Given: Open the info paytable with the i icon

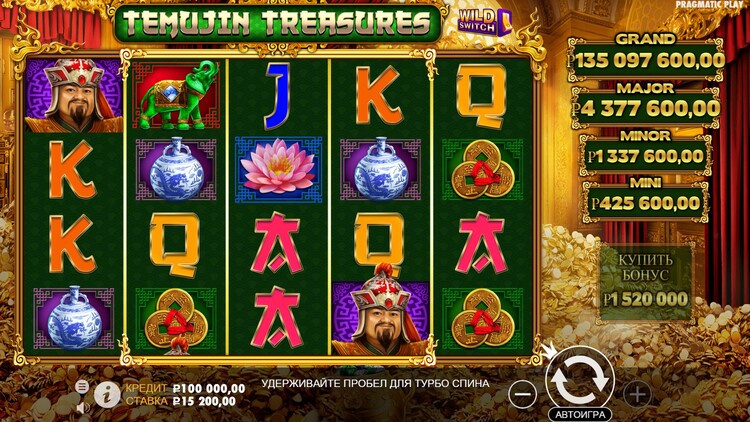Looking at the screenshot, I should coord(107,394).
